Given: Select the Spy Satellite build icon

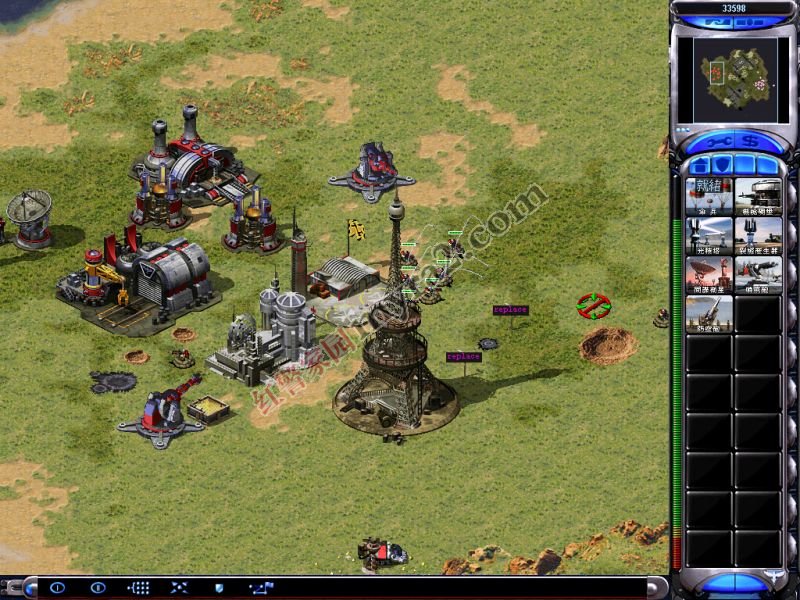Looking at the screenshot, I should click(709, 275).
